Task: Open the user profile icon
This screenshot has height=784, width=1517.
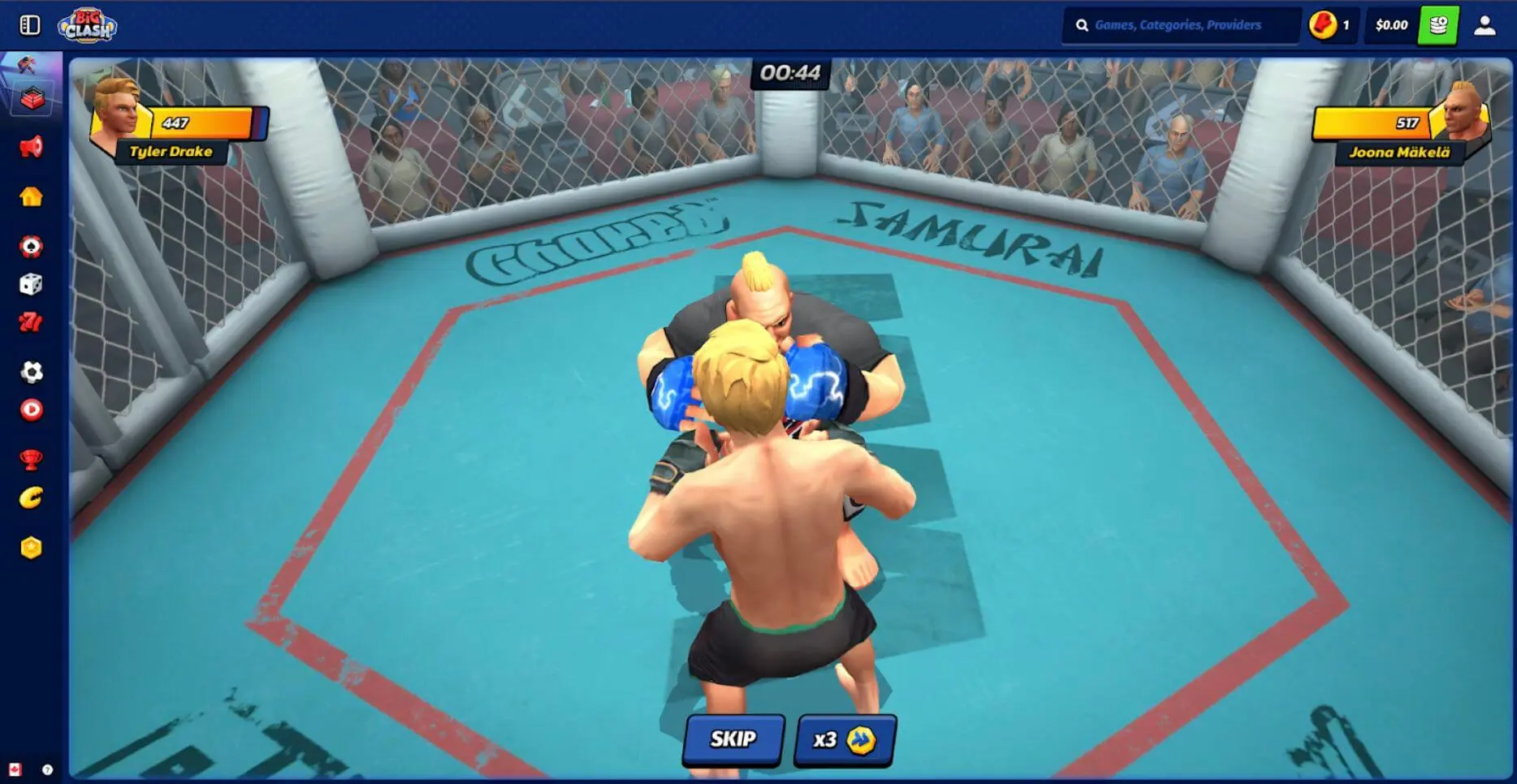Action: click(1485, 25)
